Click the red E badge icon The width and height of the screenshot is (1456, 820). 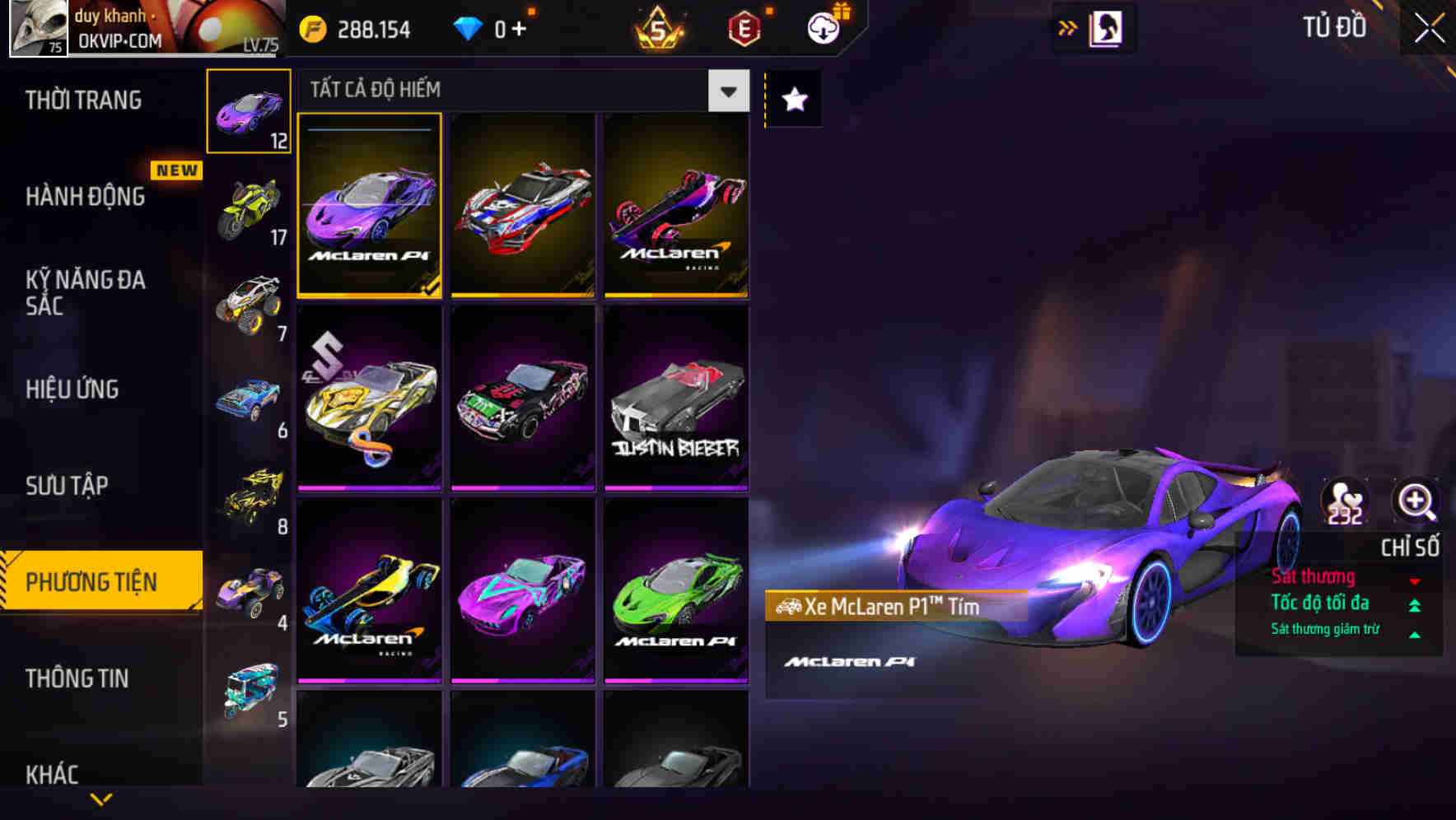point(745,27)
